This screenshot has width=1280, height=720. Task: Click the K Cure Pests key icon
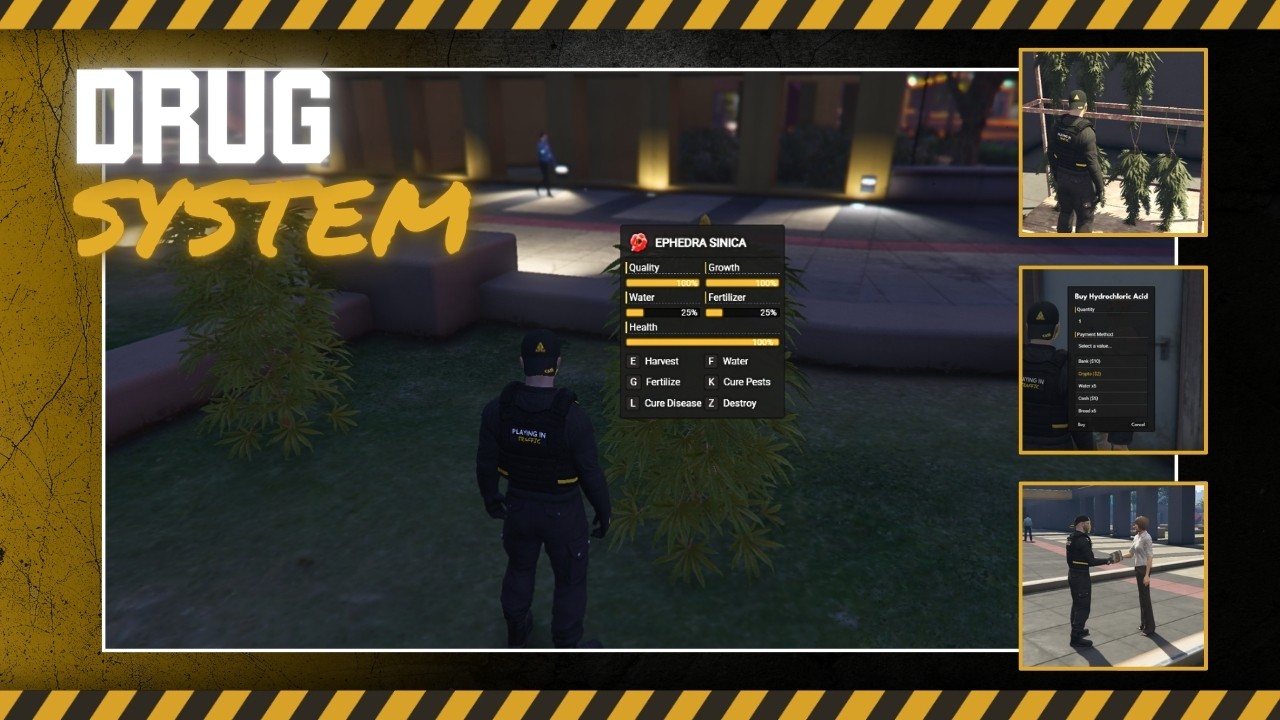click(x=711, y=382)
